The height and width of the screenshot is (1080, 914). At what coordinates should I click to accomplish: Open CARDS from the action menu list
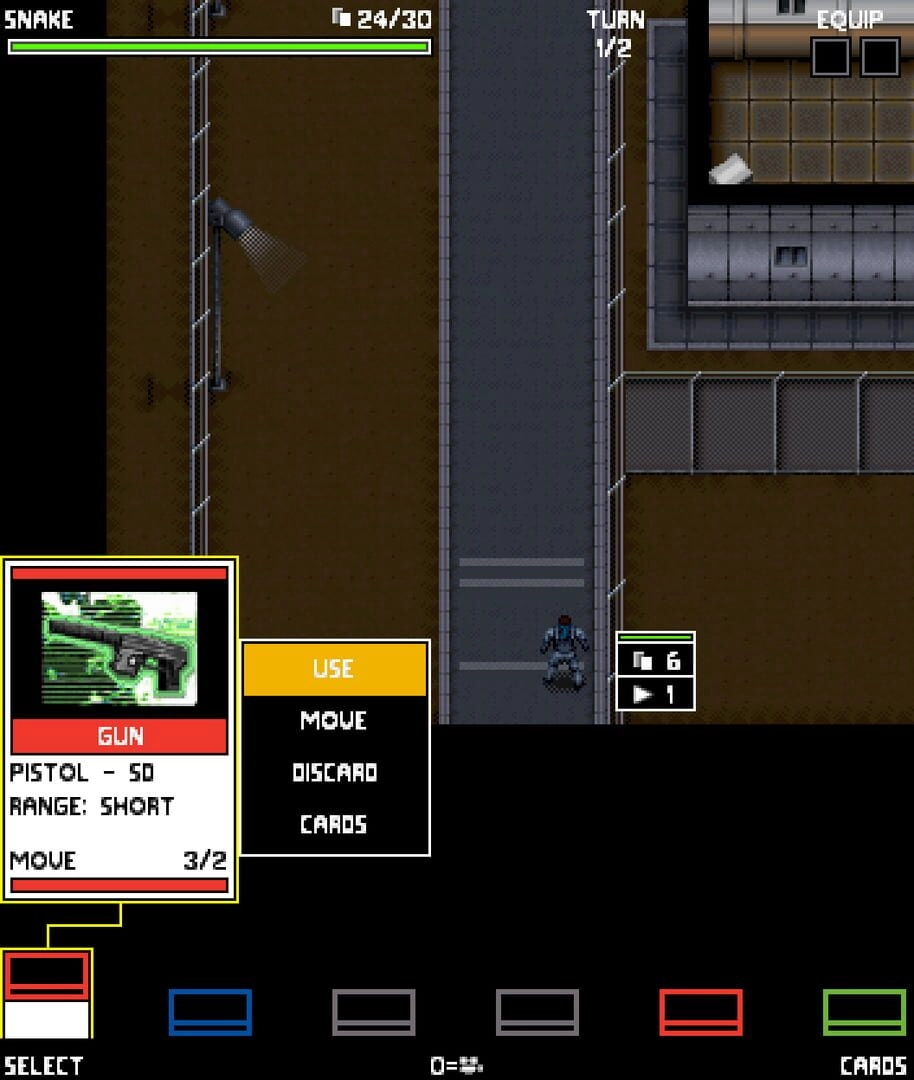pyautogui.click(x=334, y=824)
